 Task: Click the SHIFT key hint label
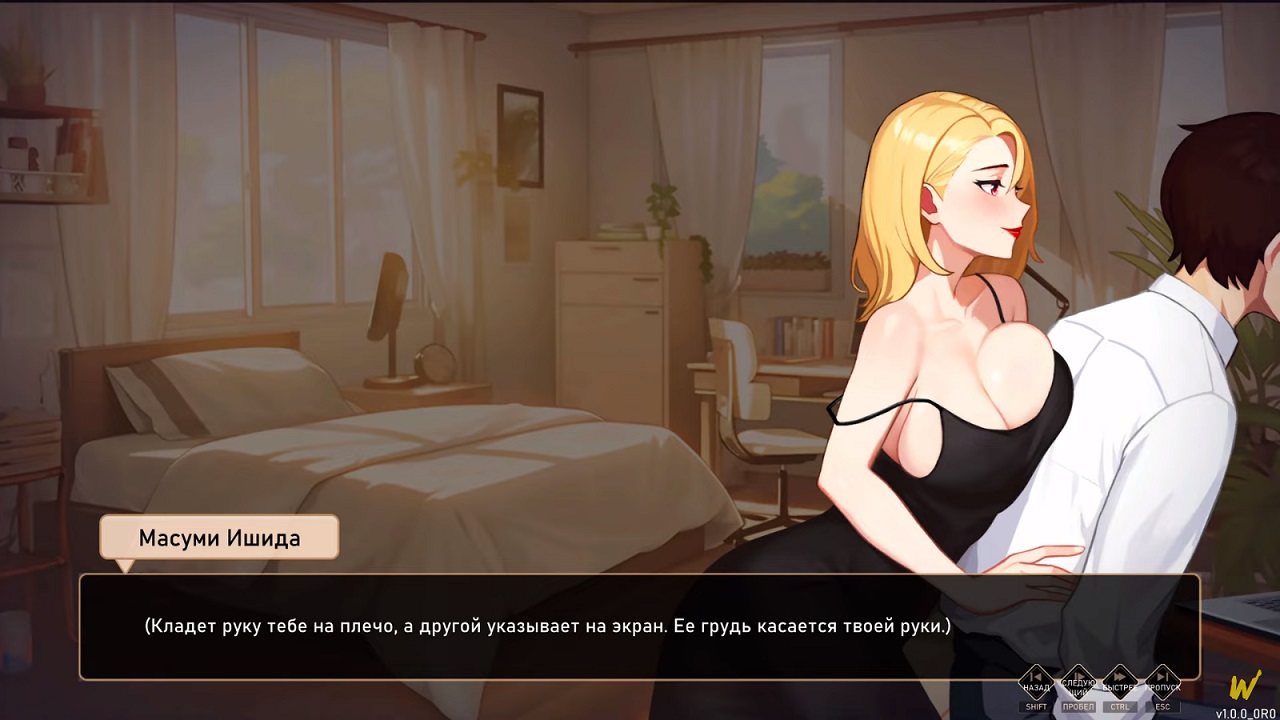point(1037,707)
